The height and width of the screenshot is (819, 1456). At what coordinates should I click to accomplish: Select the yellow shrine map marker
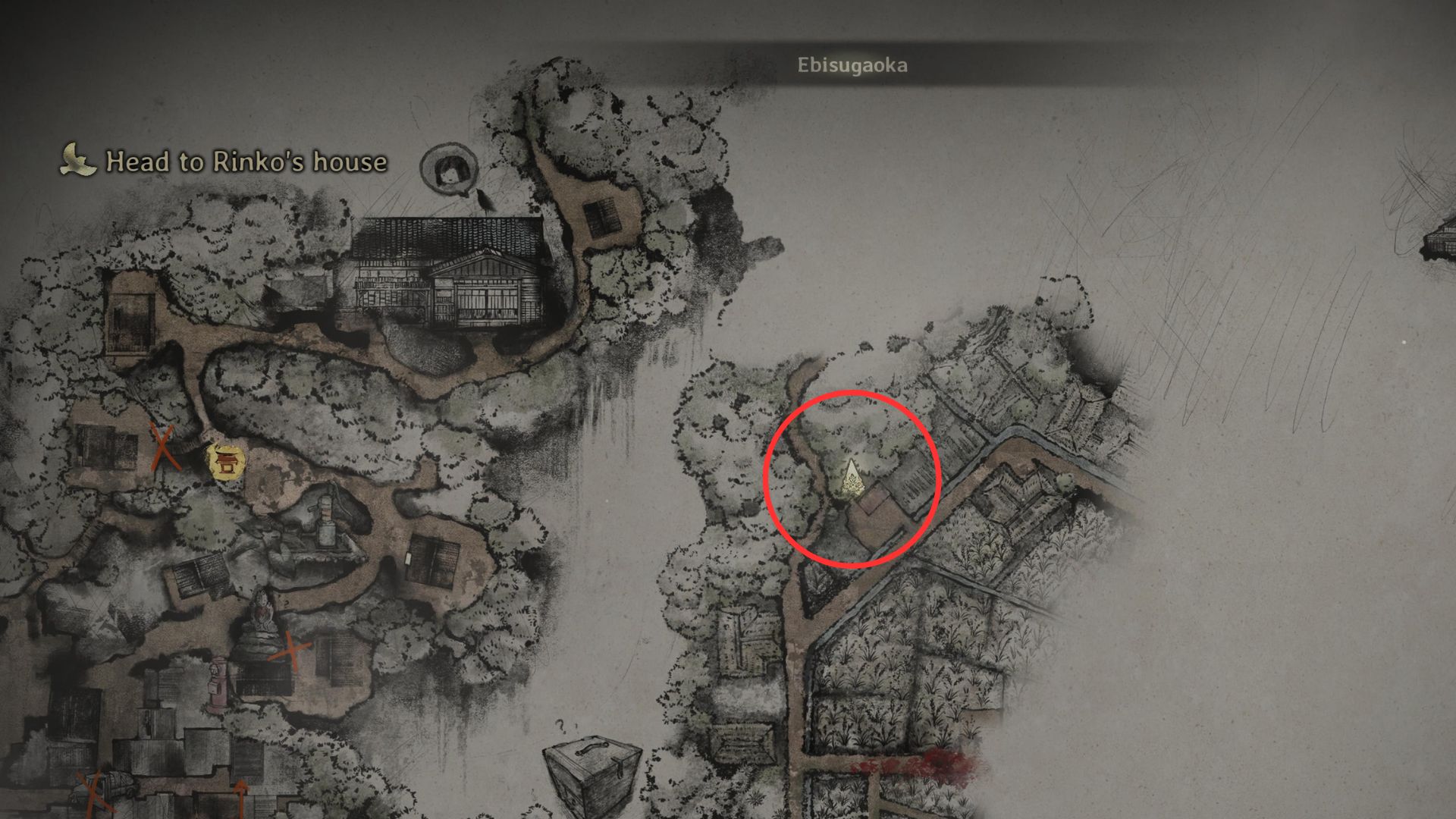point(225,462)
